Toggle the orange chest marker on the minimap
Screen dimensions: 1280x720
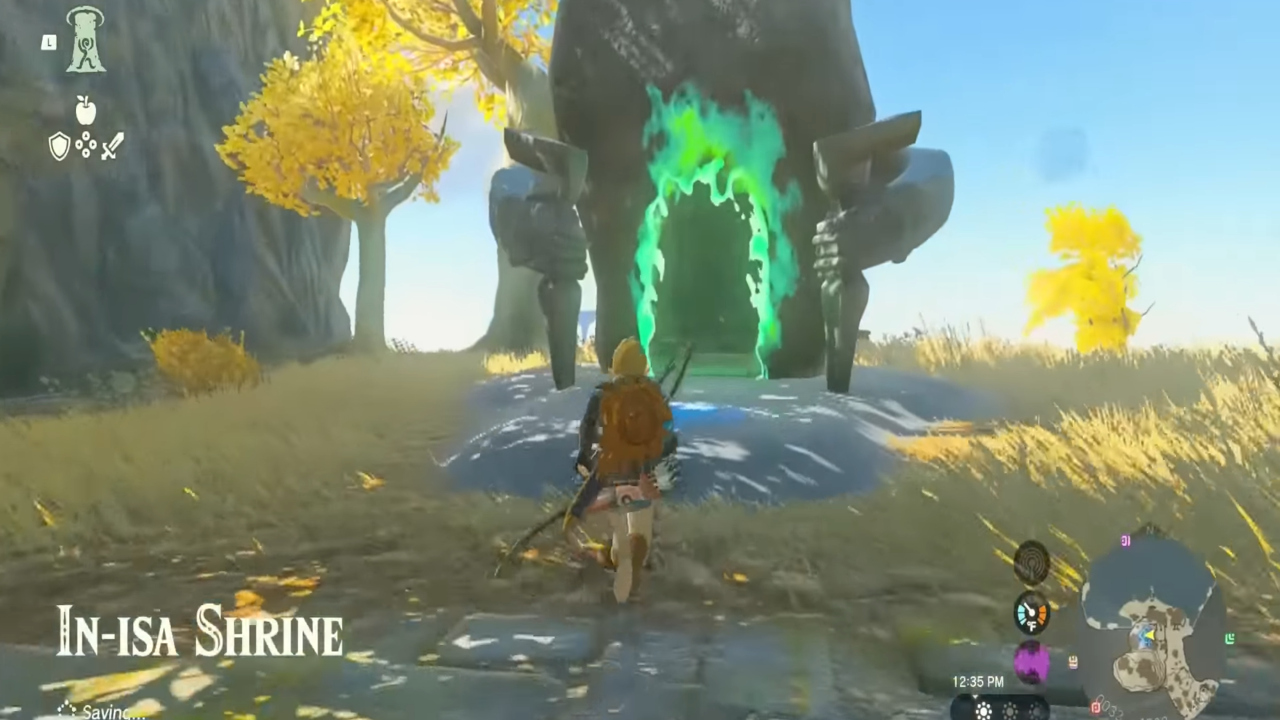pos(1072,660)
